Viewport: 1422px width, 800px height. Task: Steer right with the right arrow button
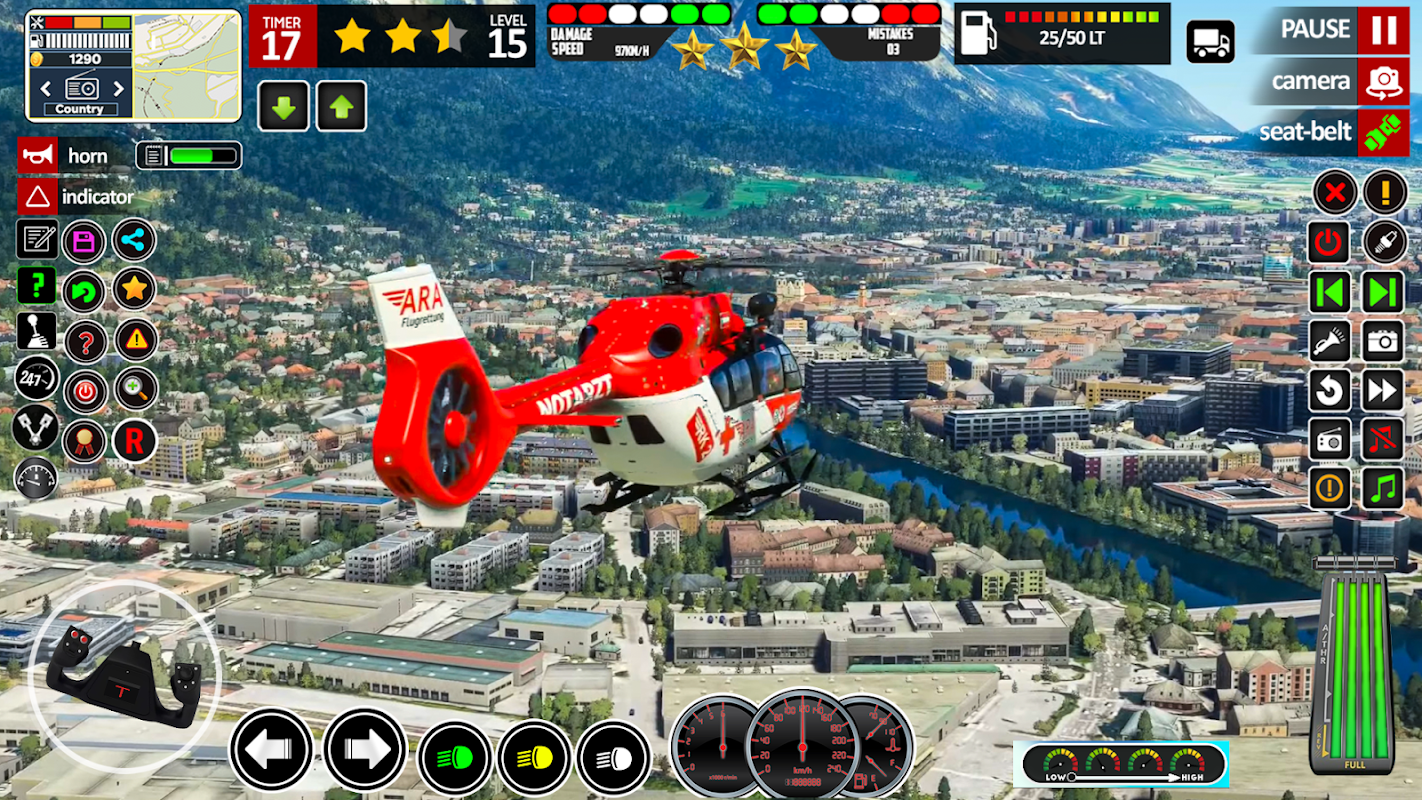(365, 750)
